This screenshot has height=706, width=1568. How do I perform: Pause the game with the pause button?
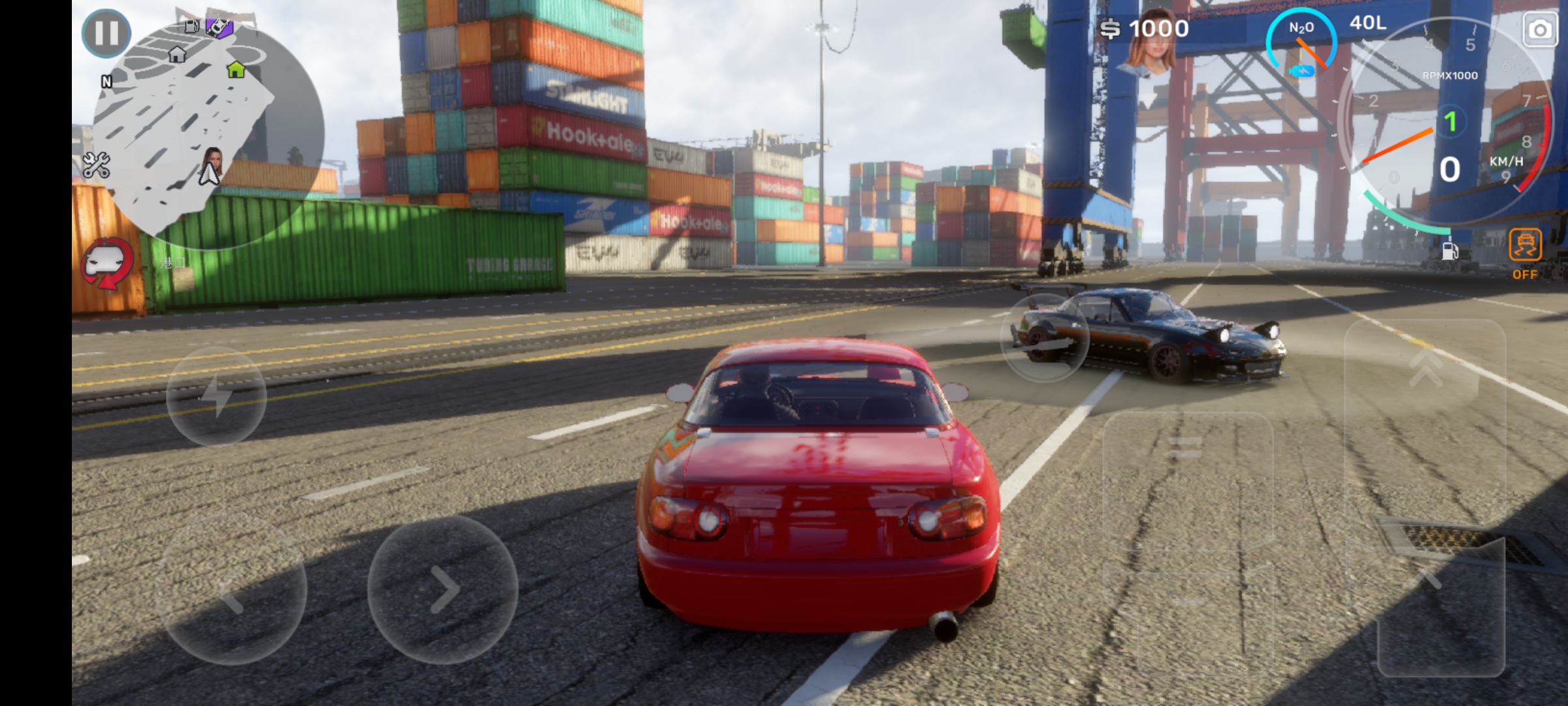click(106, 33)
